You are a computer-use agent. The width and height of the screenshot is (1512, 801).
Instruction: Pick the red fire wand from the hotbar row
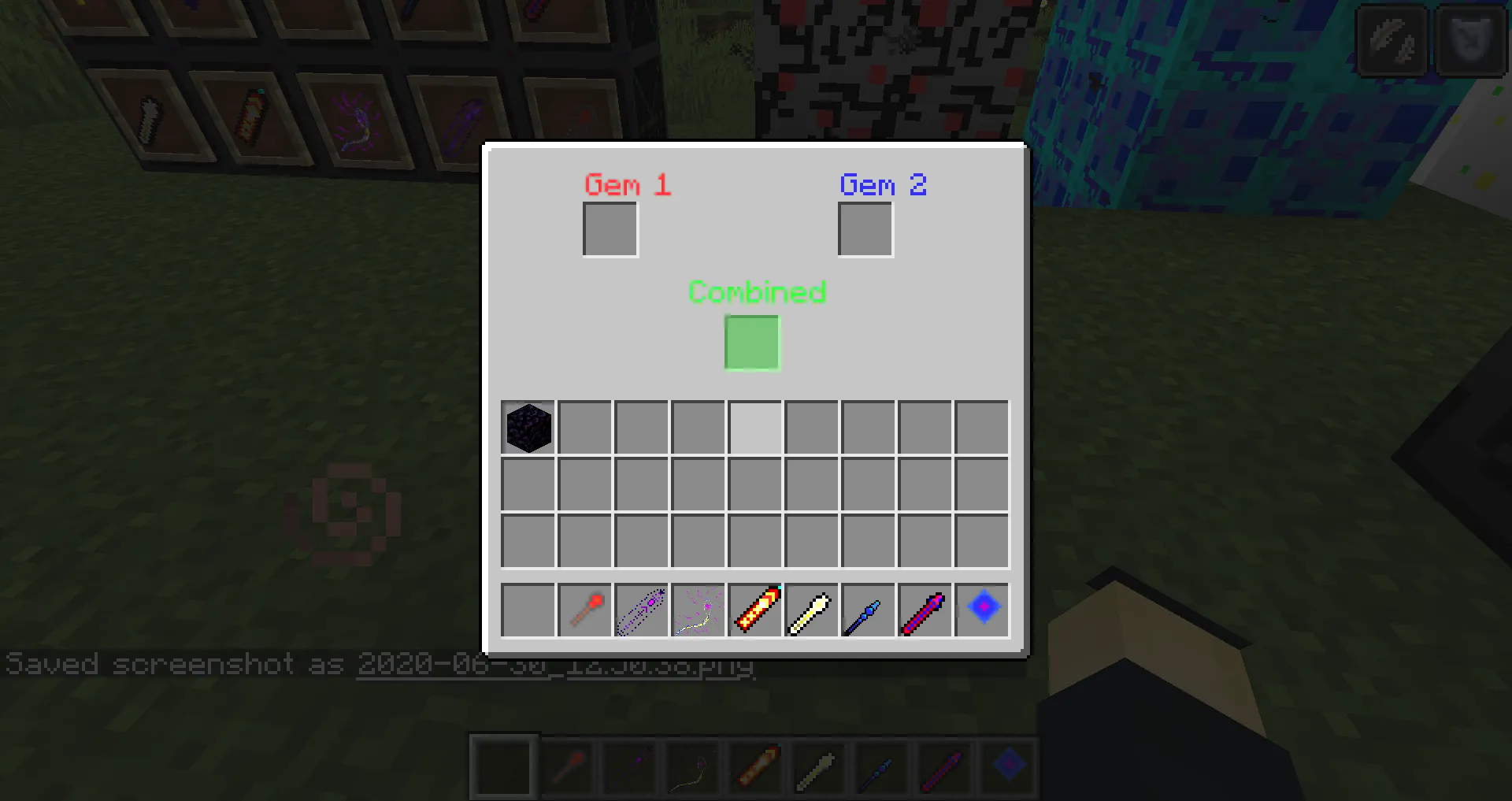[x=584, y=610]
